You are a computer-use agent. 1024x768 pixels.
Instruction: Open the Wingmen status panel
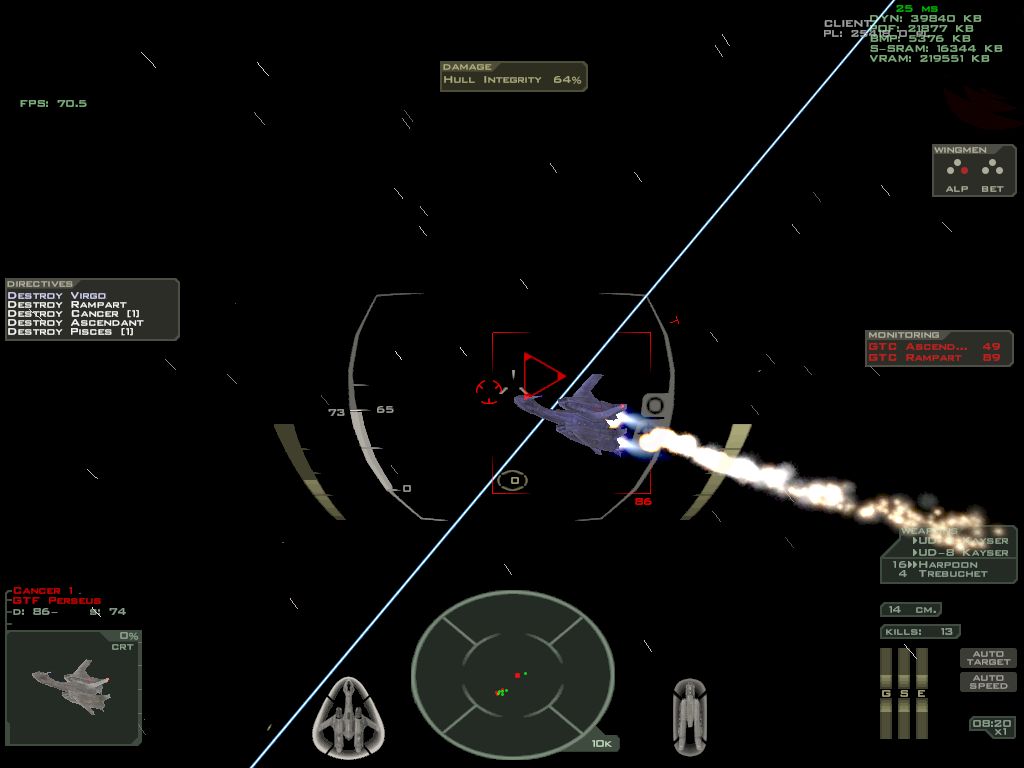pos(974,171)
